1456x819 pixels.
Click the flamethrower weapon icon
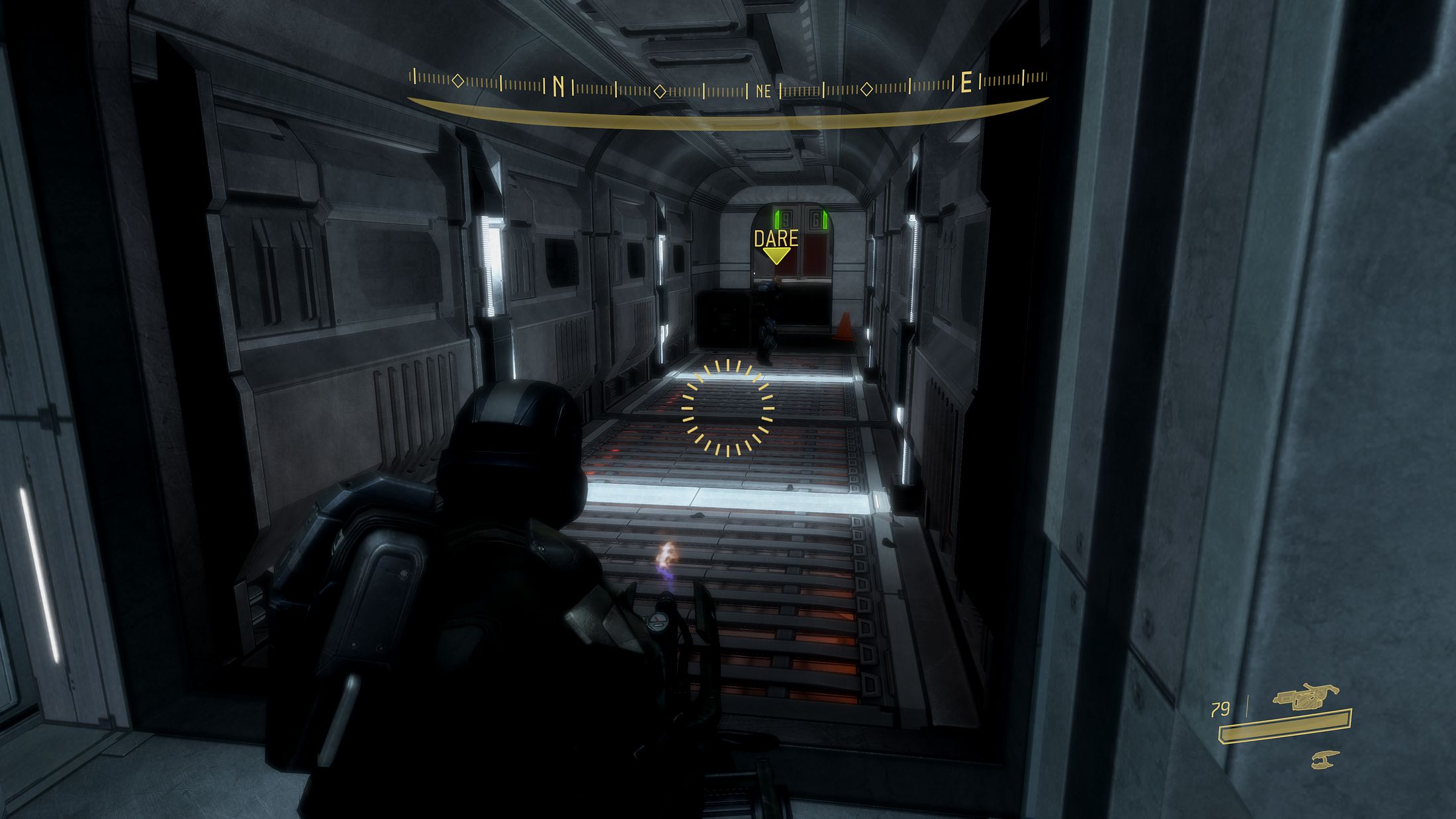(x=1306, y=697)
